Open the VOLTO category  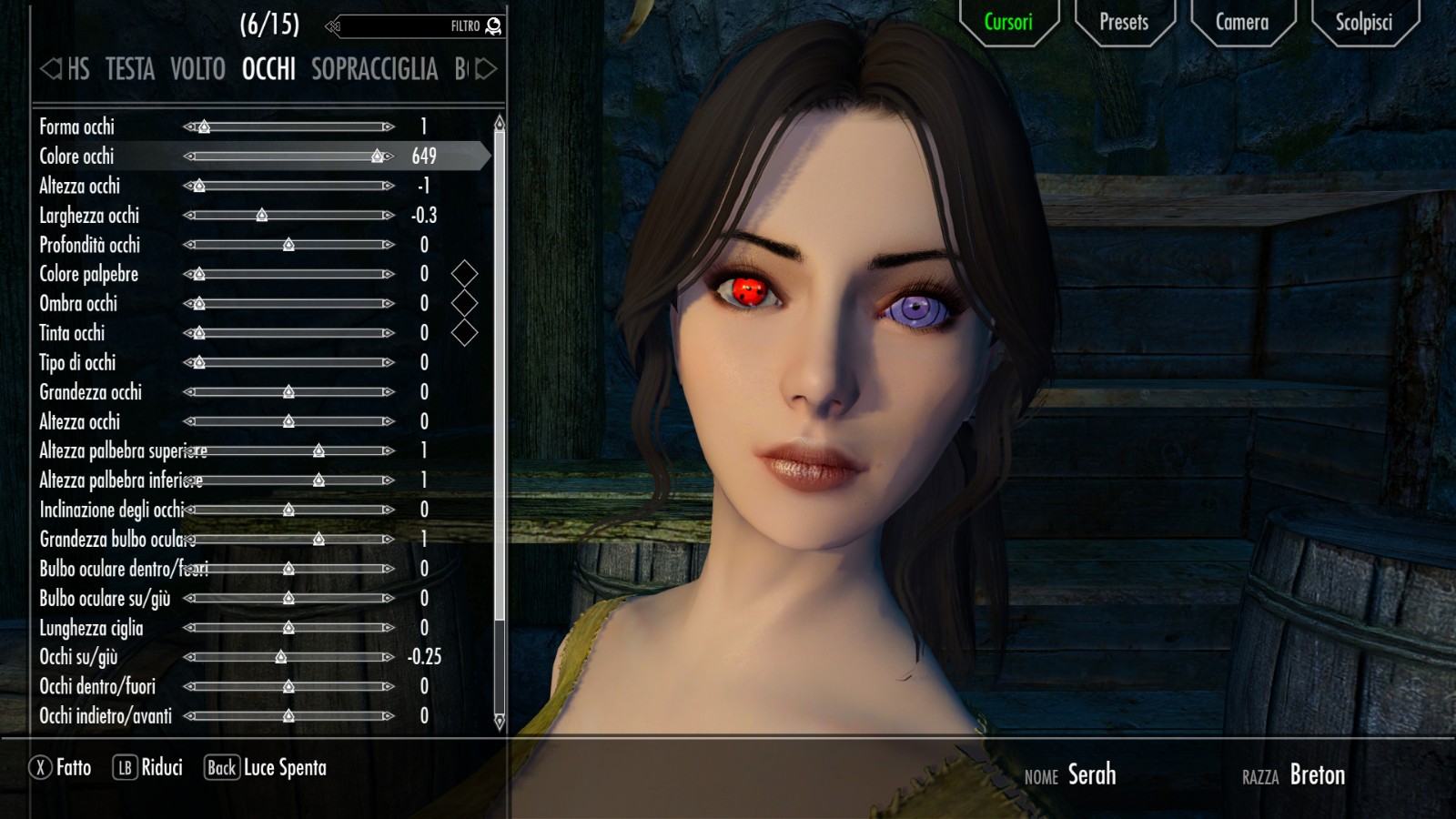pos(197,69)
